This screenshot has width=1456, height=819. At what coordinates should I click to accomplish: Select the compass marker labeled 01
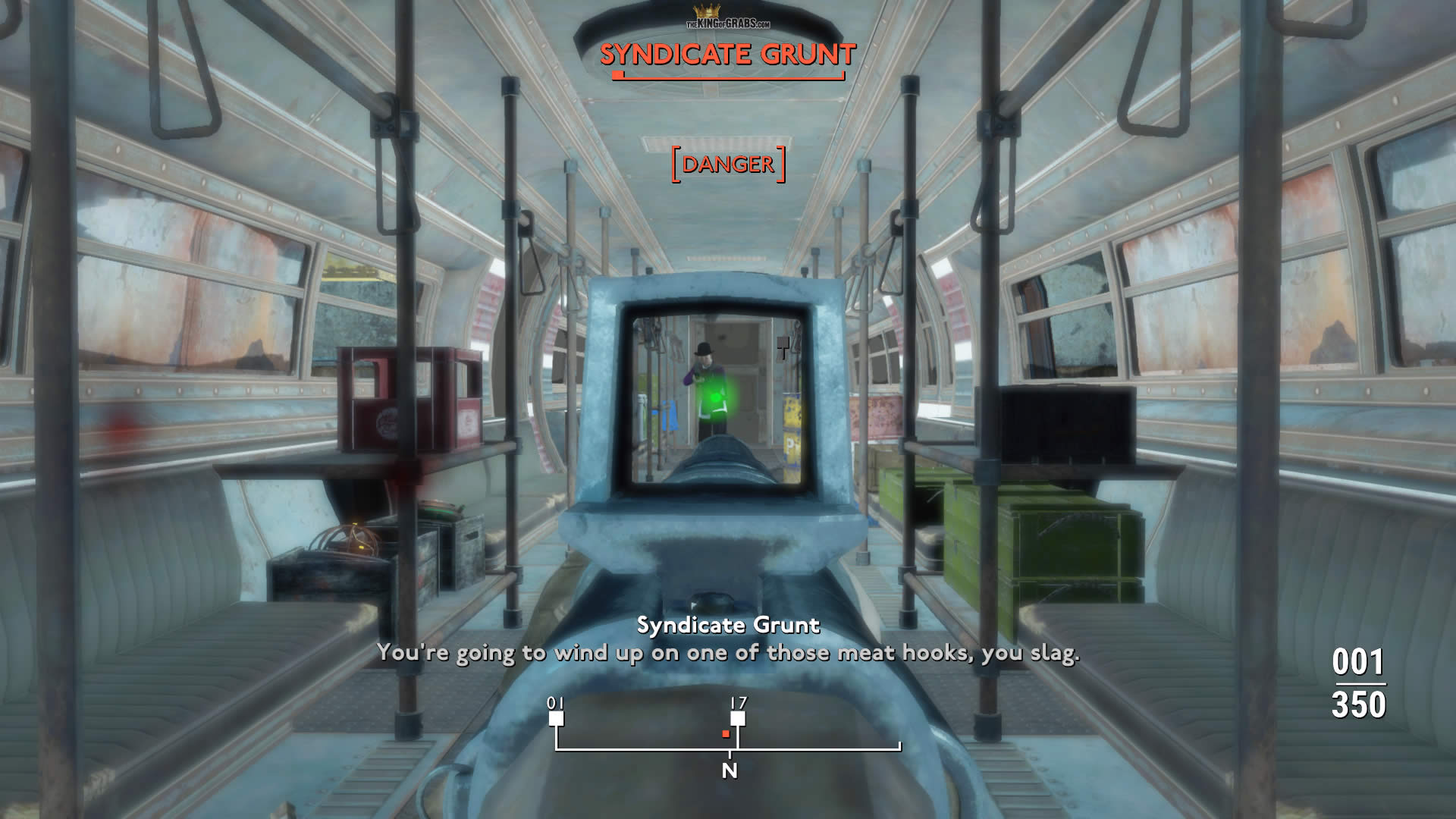tap(557, 717)
